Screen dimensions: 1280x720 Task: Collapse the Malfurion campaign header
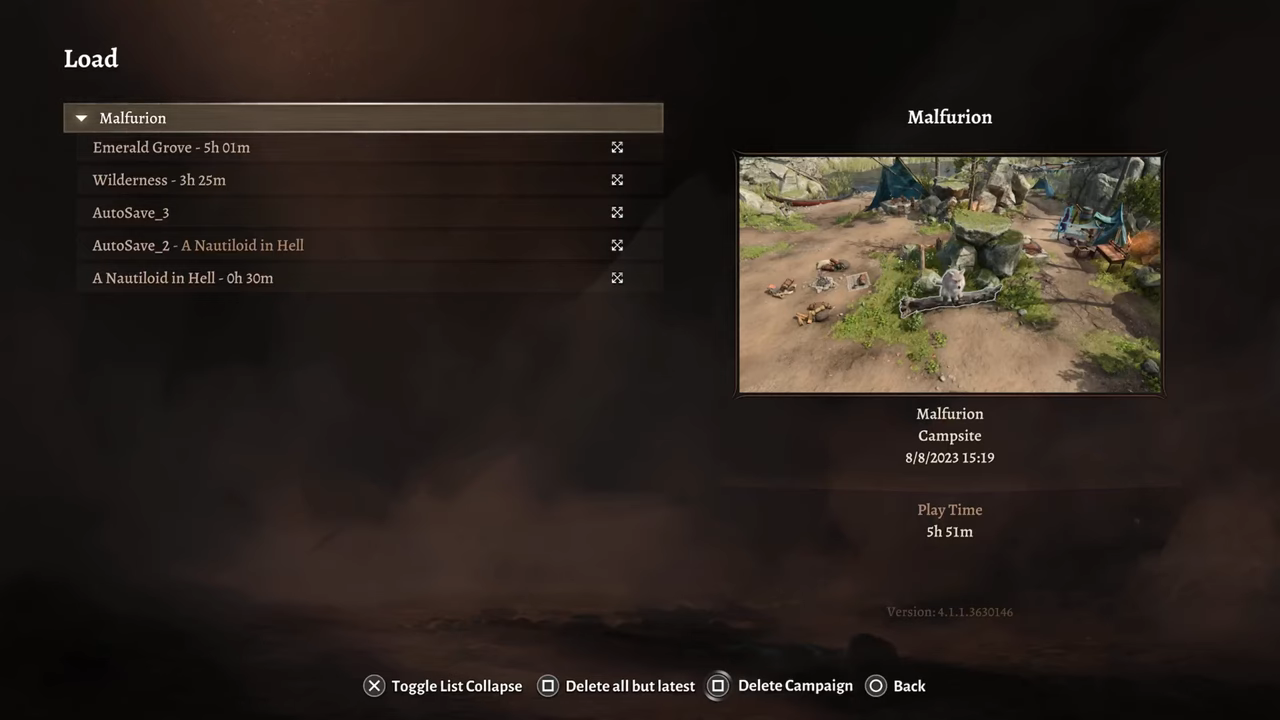tap(82, 118)
